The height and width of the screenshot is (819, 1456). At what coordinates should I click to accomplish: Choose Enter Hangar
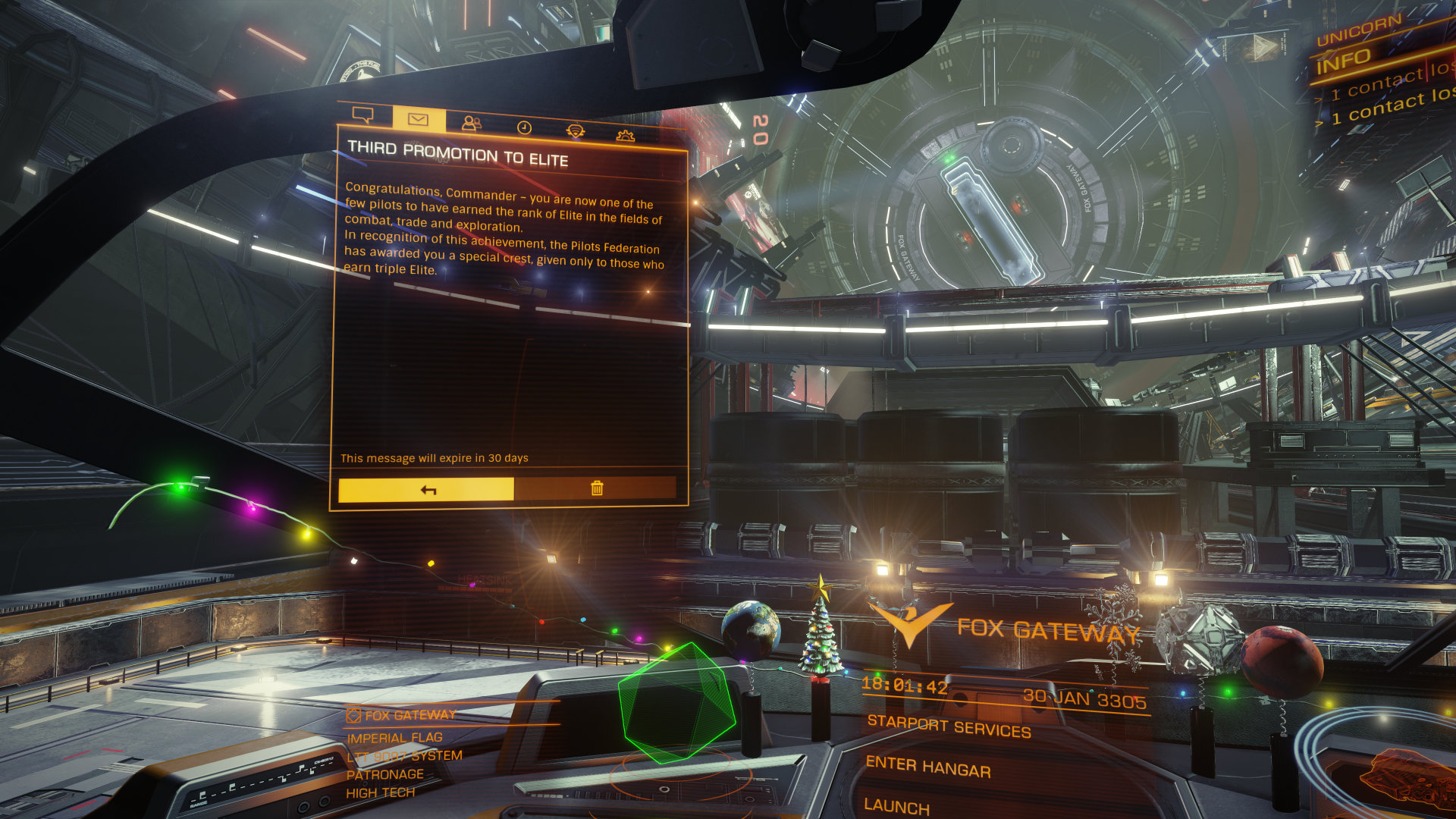[x=928, y=767]
